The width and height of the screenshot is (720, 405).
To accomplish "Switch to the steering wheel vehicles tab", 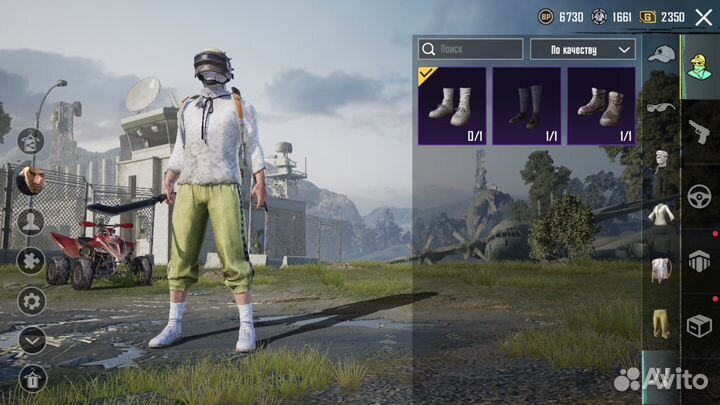I will [697, 194].
